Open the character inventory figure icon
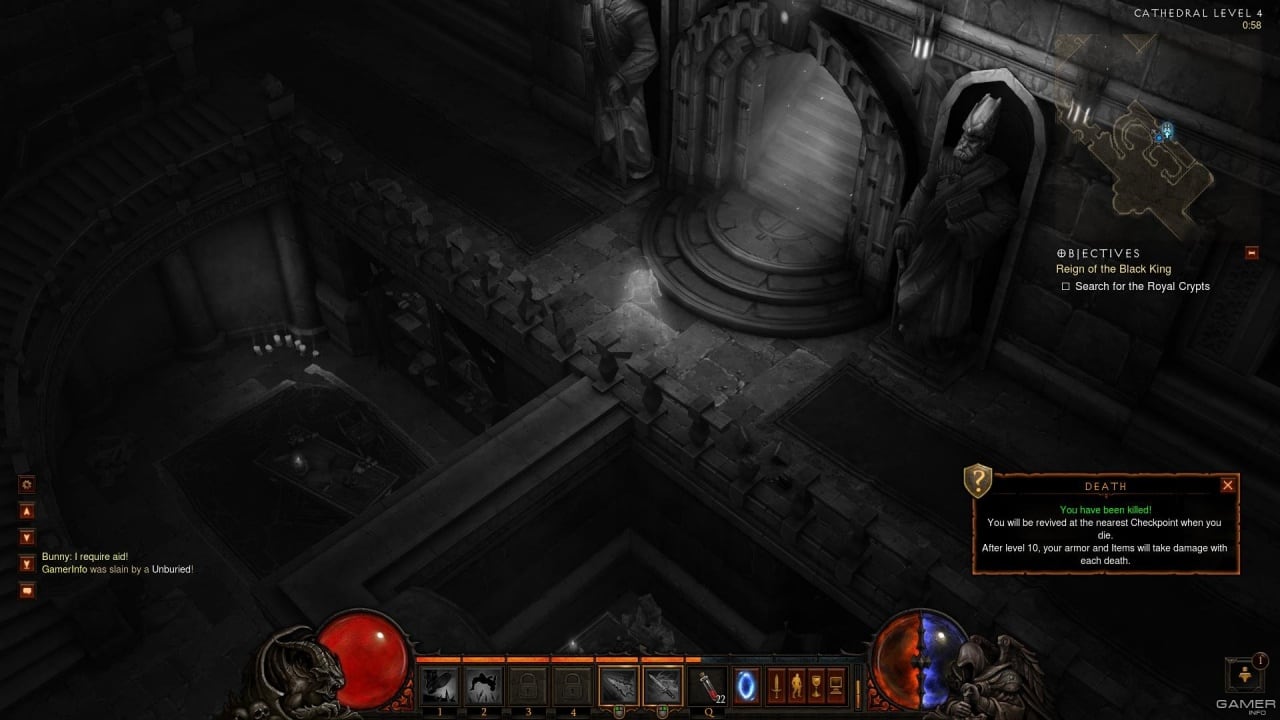This screenshot has height=720, width=1280. click(x=796, y=687)
